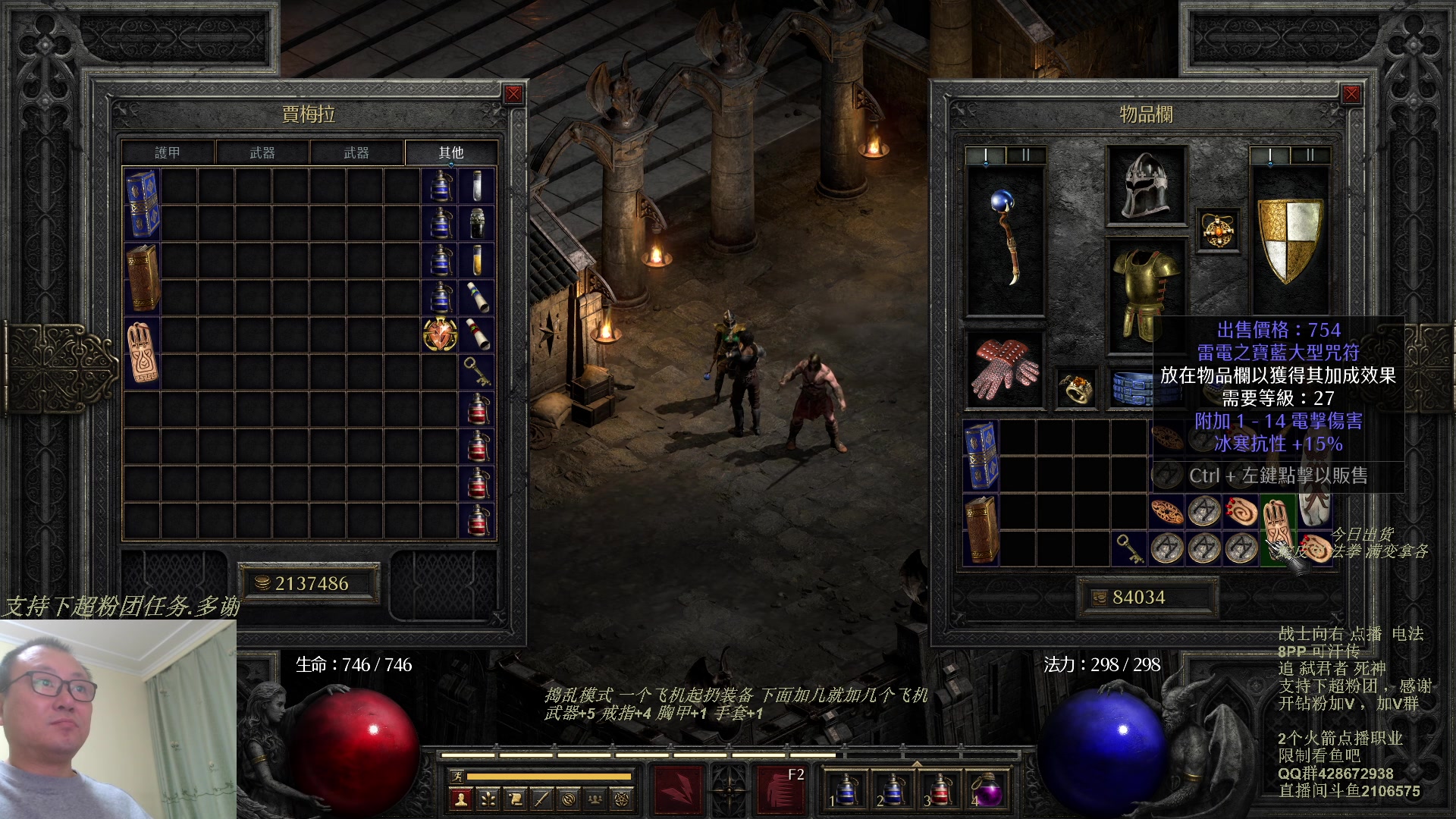Select the gold and white shield
The height and width of the screenshot is (819, 1456).
pyautogui.click(x=1290, y=240)
